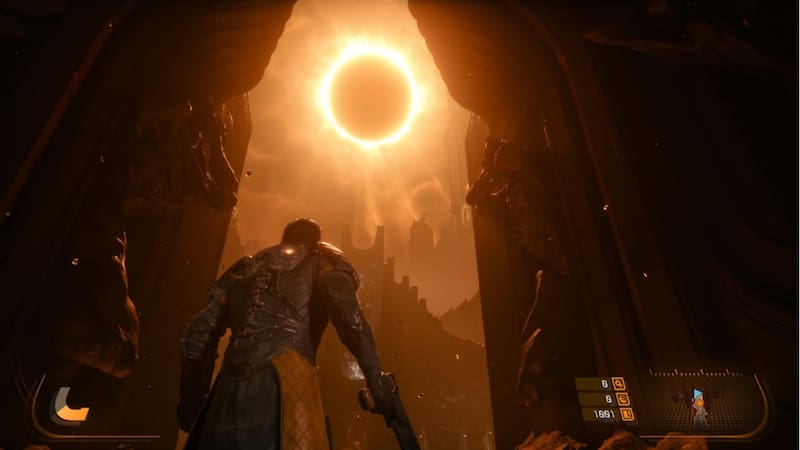800x450 pixels.
Task: Select the blue player arrow on the minimap
Action: 697,394
